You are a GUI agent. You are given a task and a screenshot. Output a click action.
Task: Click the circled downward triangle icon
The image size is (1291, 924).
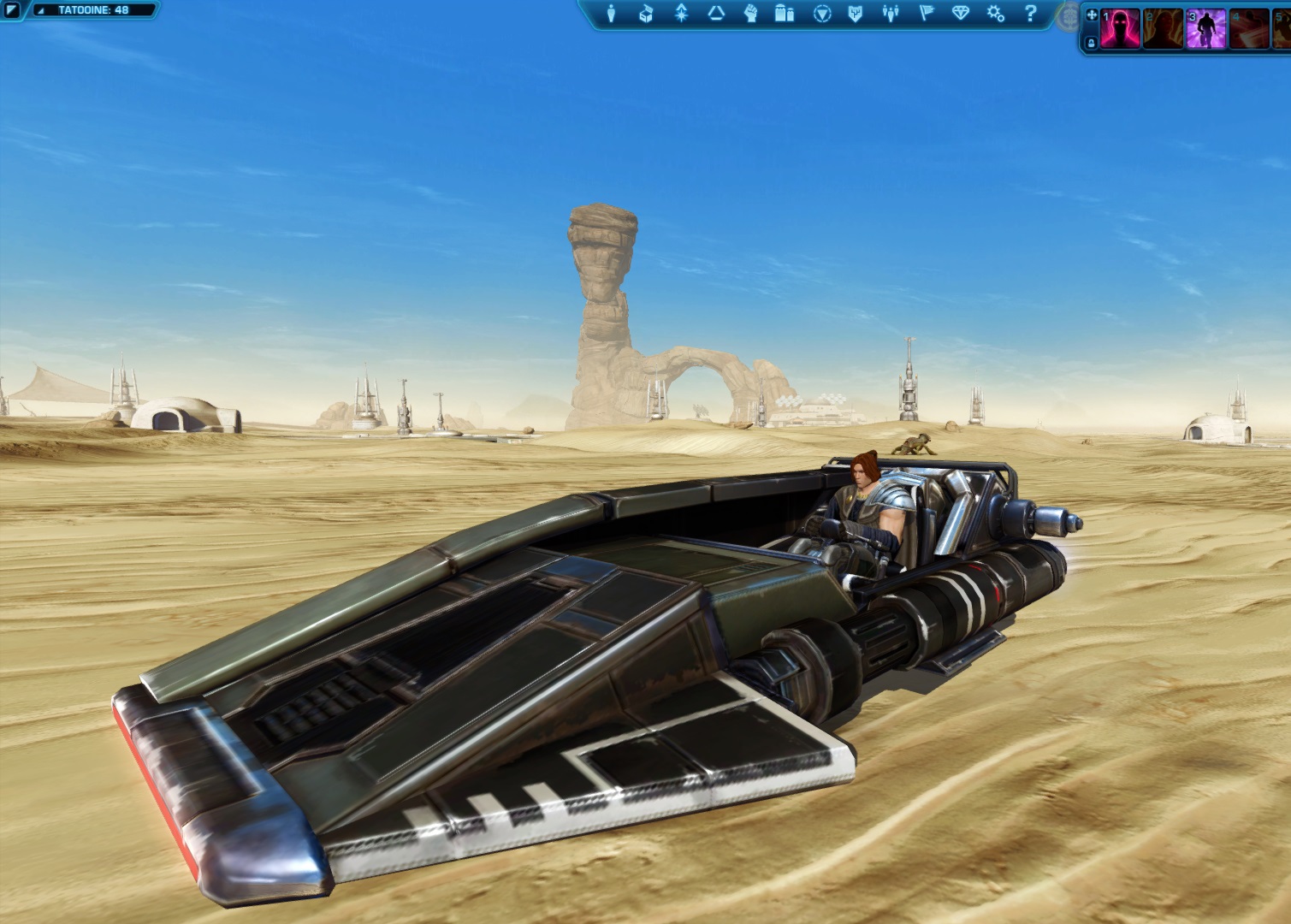[821, 14]
